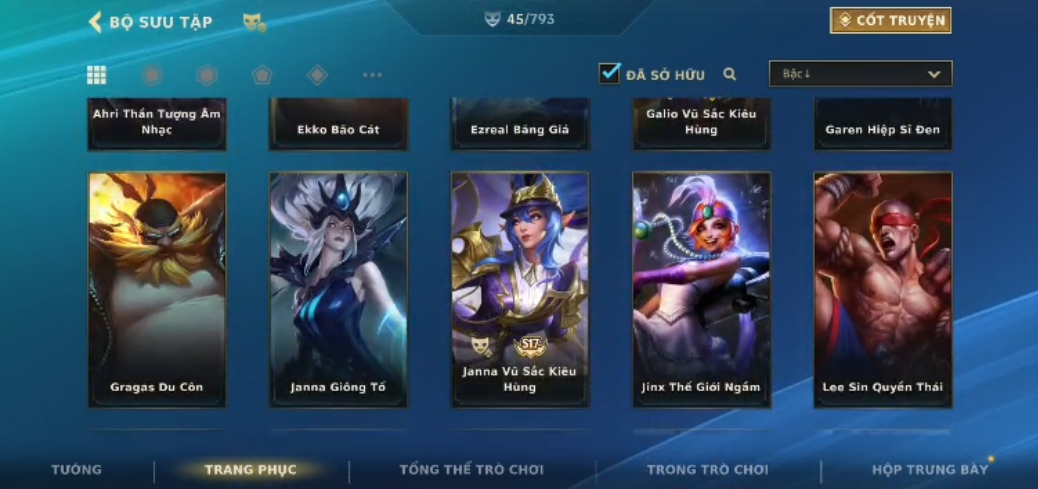Open the Hộp Trưng Bày tab

coord(930,470)
